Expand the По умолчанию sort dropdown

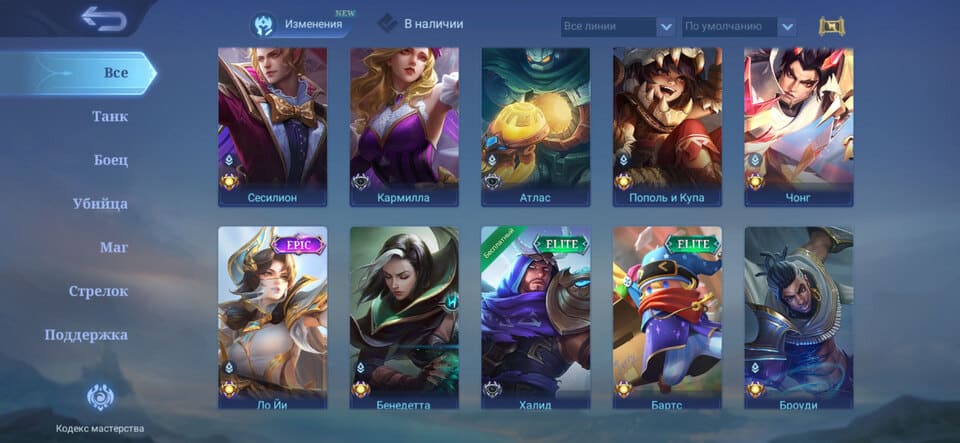(x=739, y=27)
